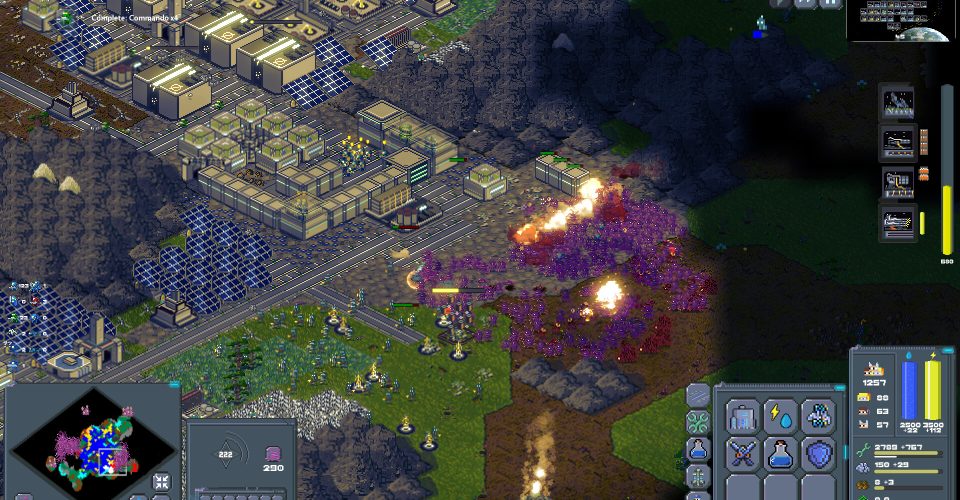Select the buildings category in build menu
The image size is (960, 500).
click(x=743, y=414)
